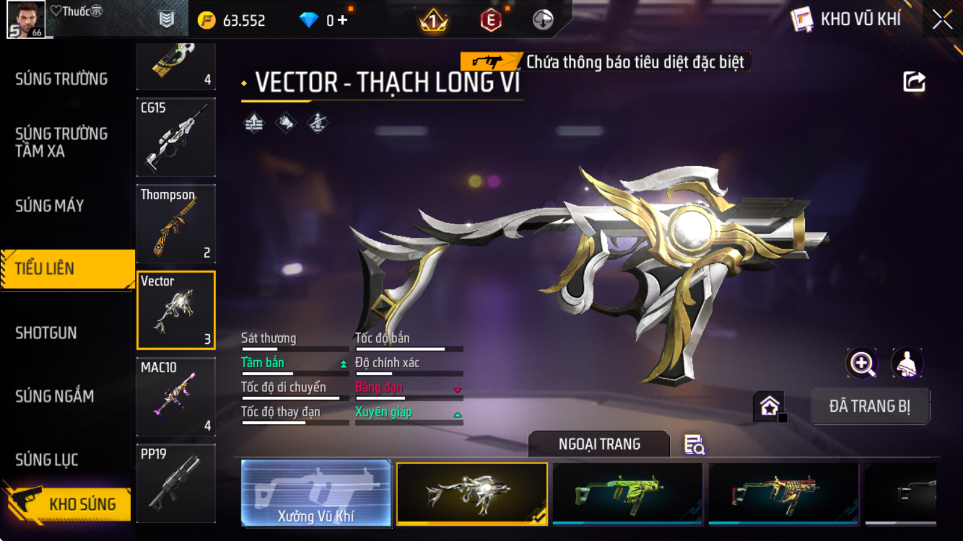This screenshot has height=541, width=963.
Task: Zoom in with the magnifier icon
Action: pos(862,363)
